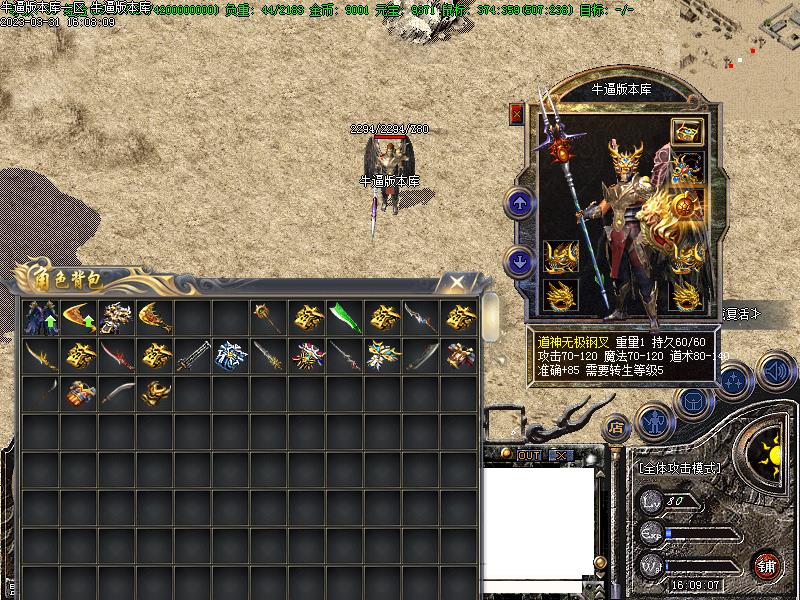Close the character backpack window
Screen dimensions: 800x600
point(456,283)
